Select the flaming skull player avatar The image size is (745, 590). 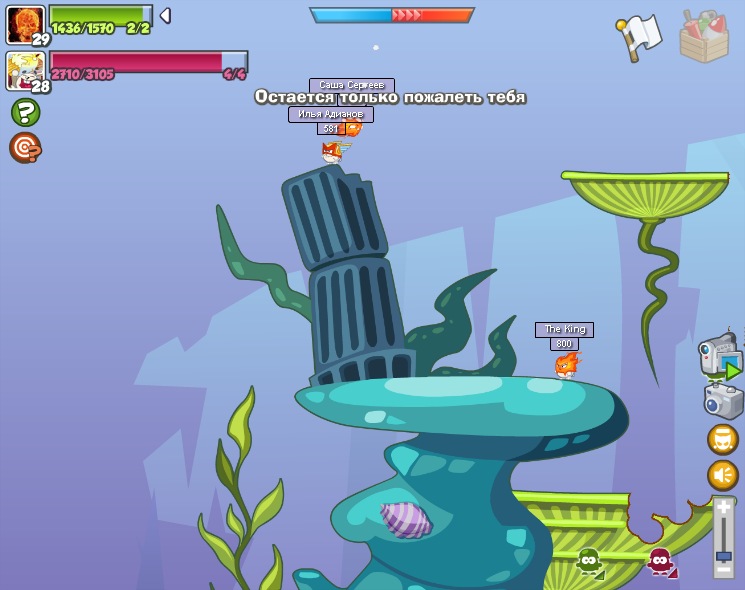[x=24, y=24]
